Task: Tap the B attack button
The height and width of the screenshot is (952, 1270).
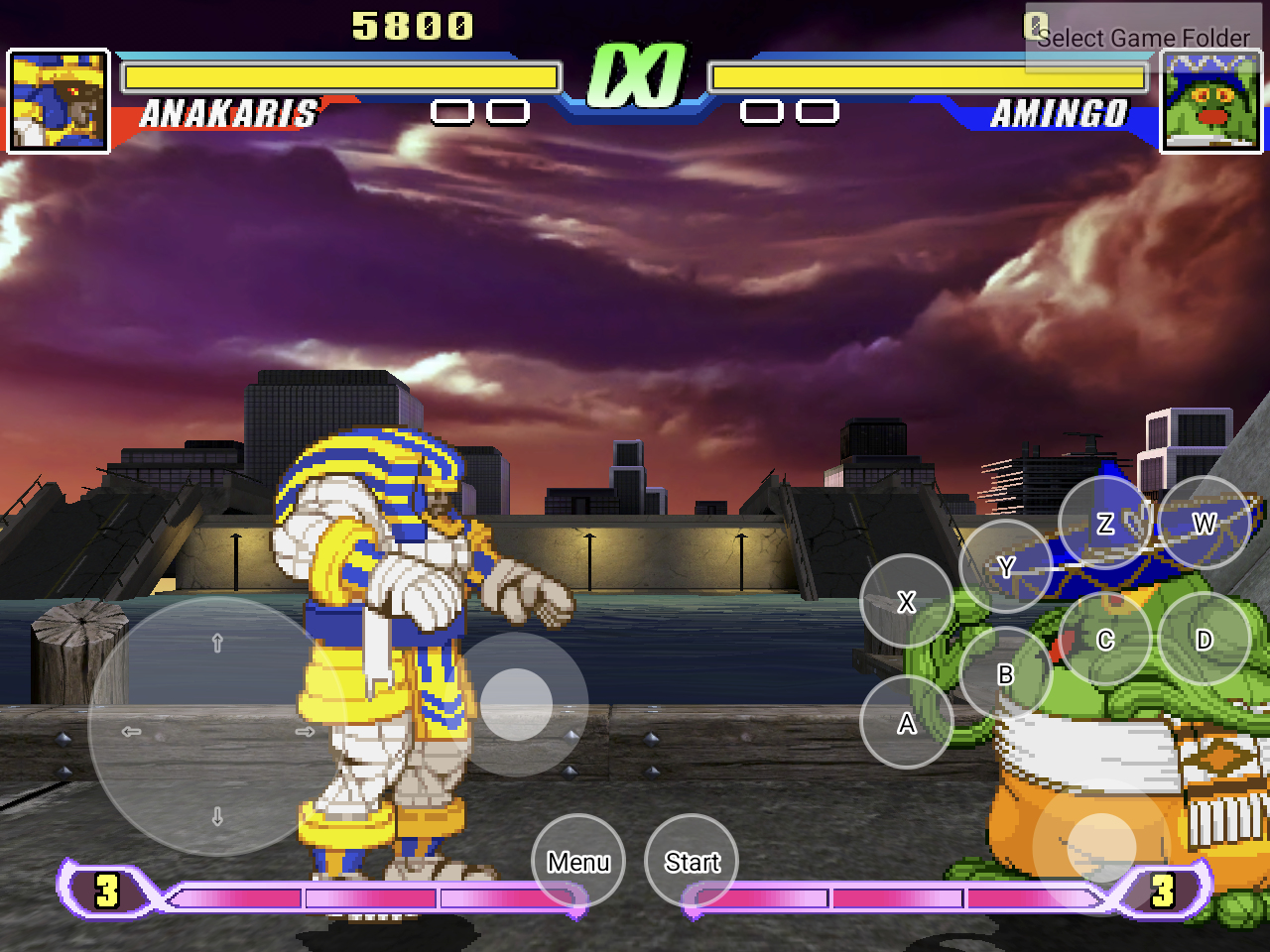Action: 1005,674
